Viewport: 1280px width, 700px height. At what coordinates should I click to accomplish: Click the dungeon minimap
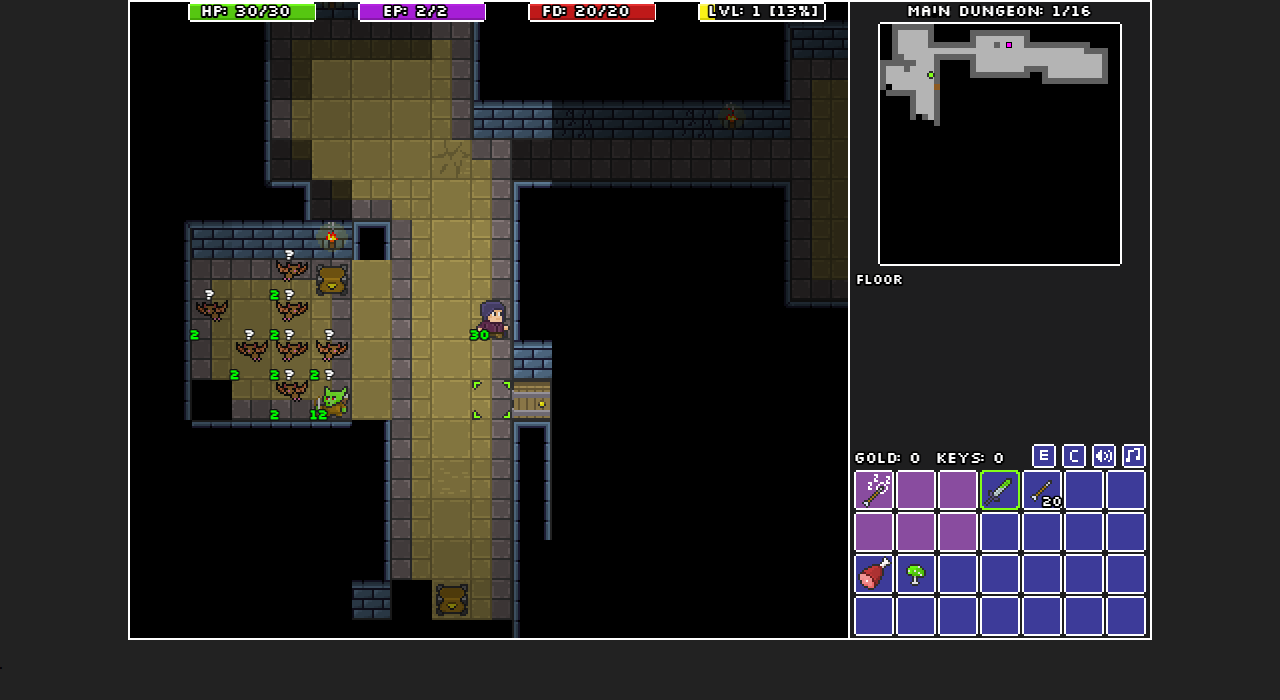1000,144
